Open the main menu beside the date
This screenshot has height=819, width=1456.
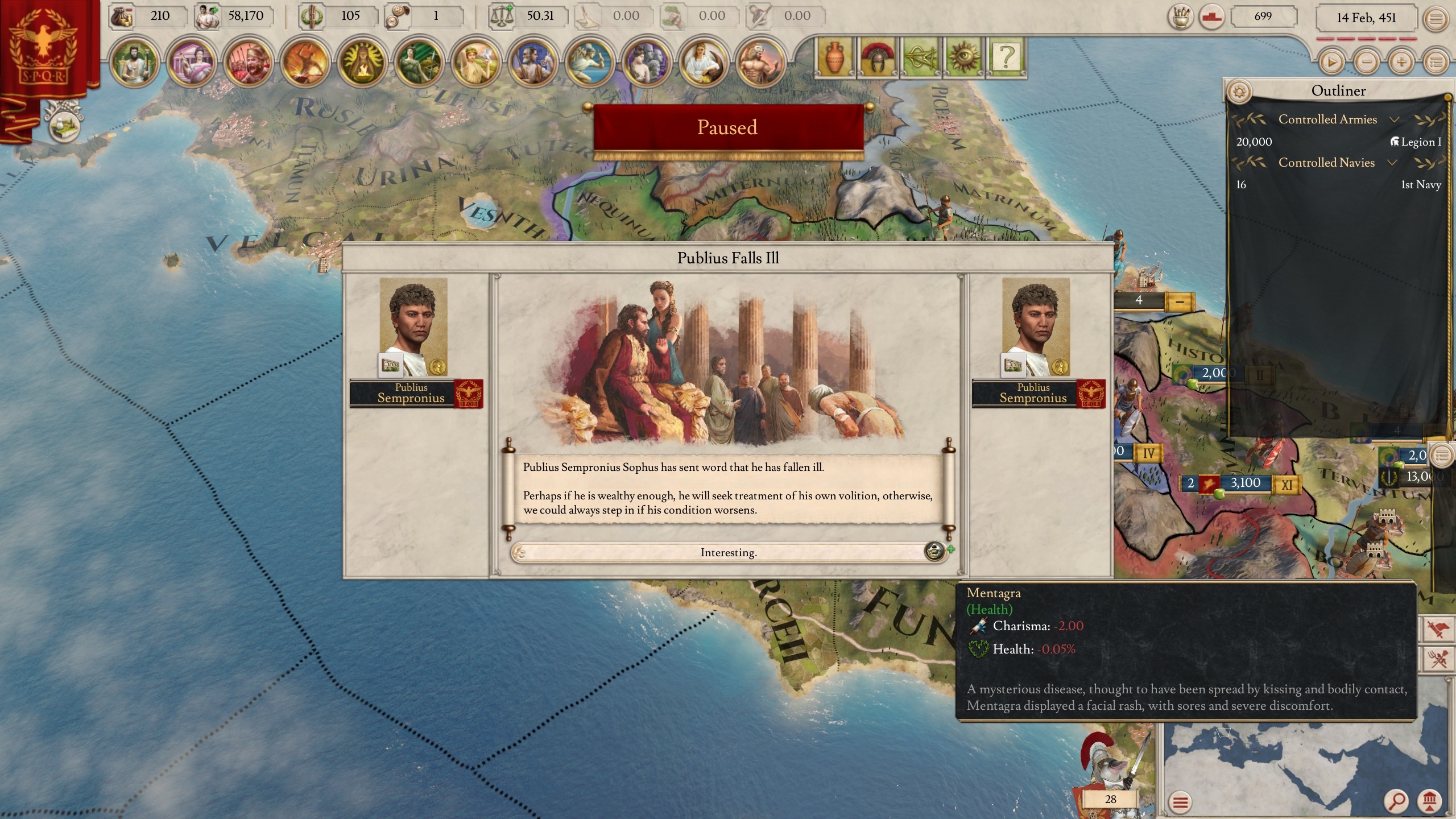pos(1436,19)
